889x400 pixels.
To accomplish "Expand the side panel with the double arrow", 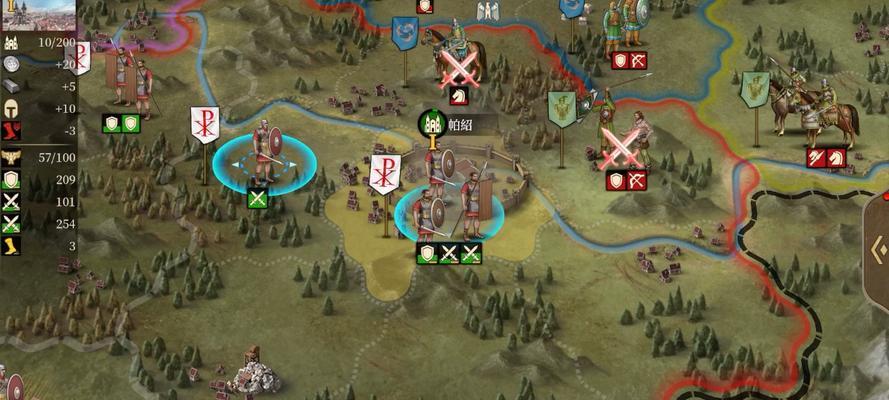I will click(x=877, y=249).
